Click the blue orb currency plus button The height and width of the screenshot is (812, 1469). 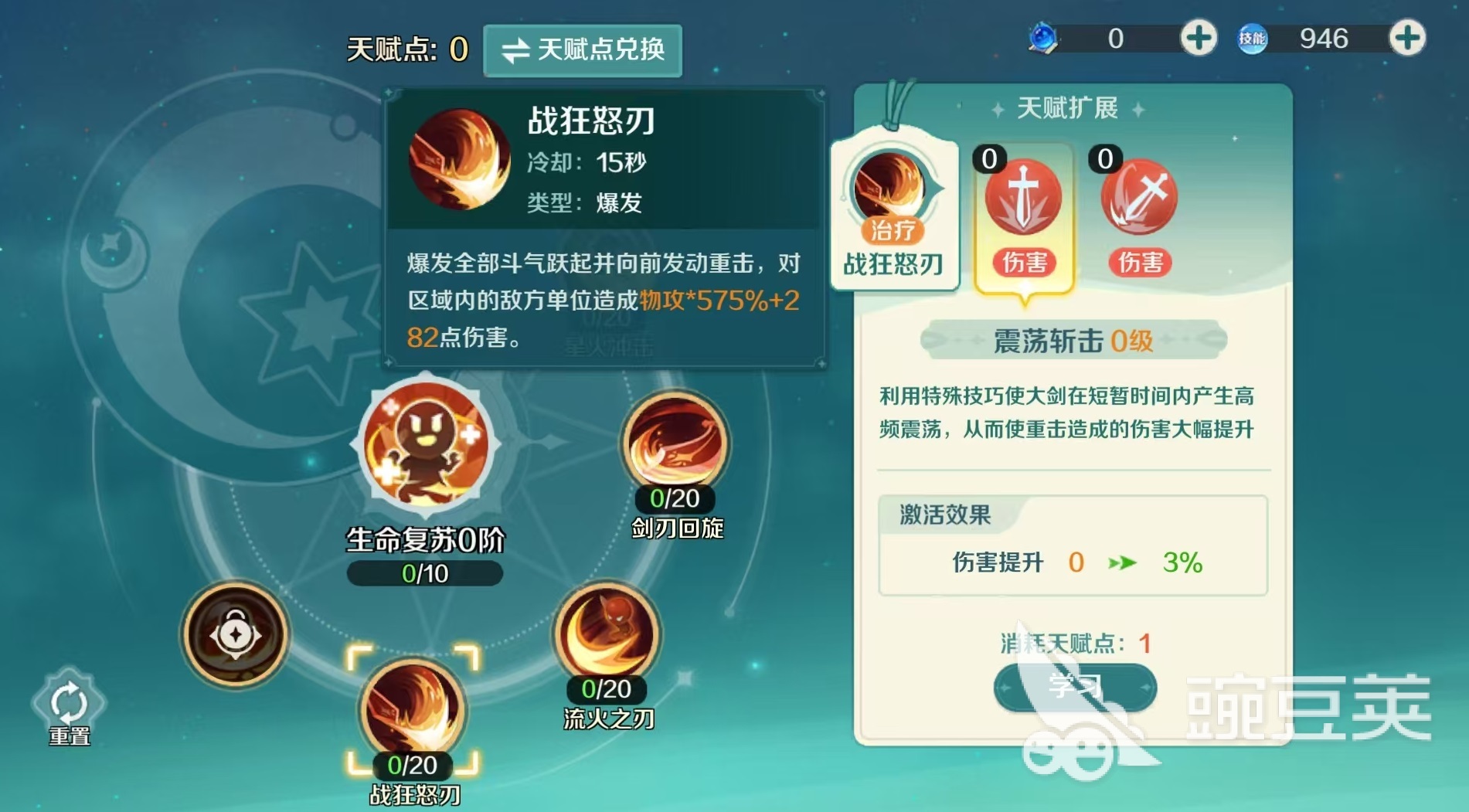click(x=1197, y=36)
